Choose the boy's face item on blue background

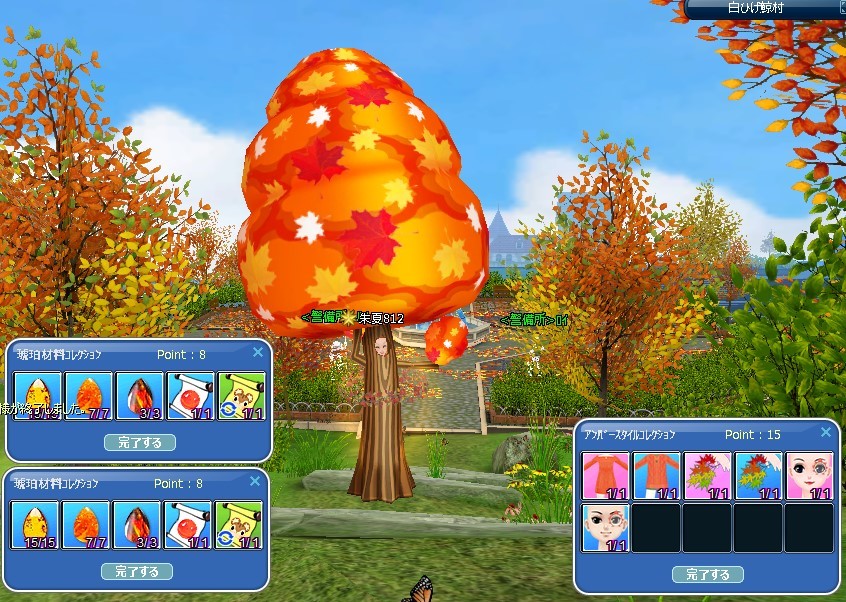coord(606,527)
